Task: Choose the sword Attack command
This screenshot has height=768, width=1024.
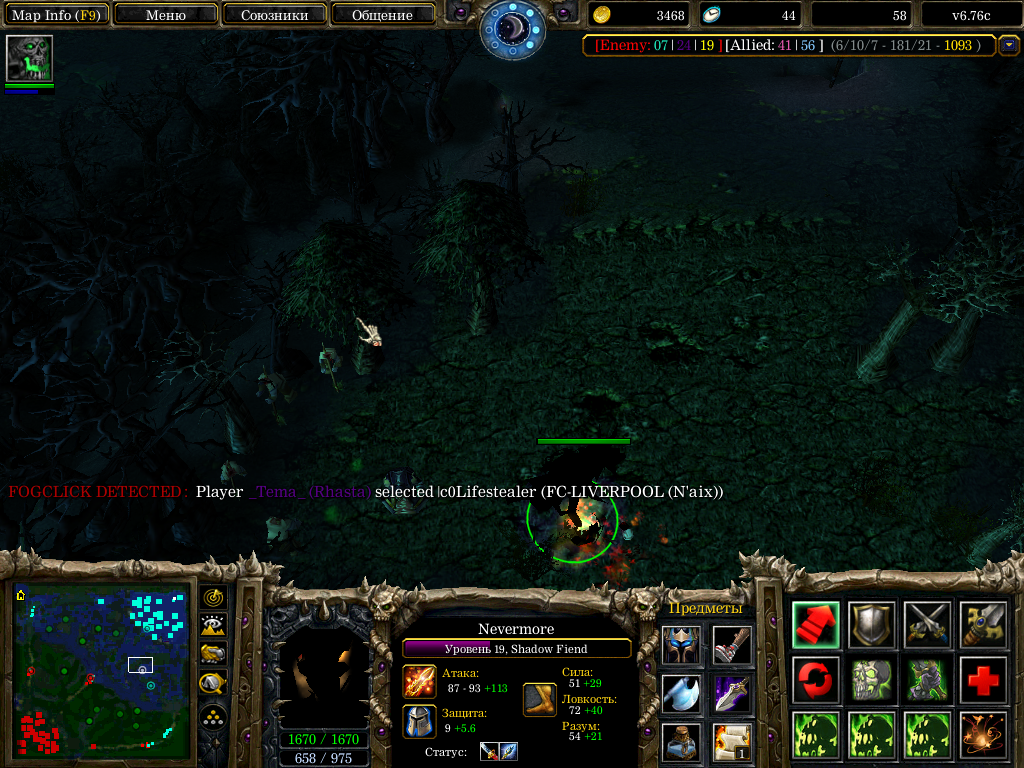Action: (x=927, y=625)
